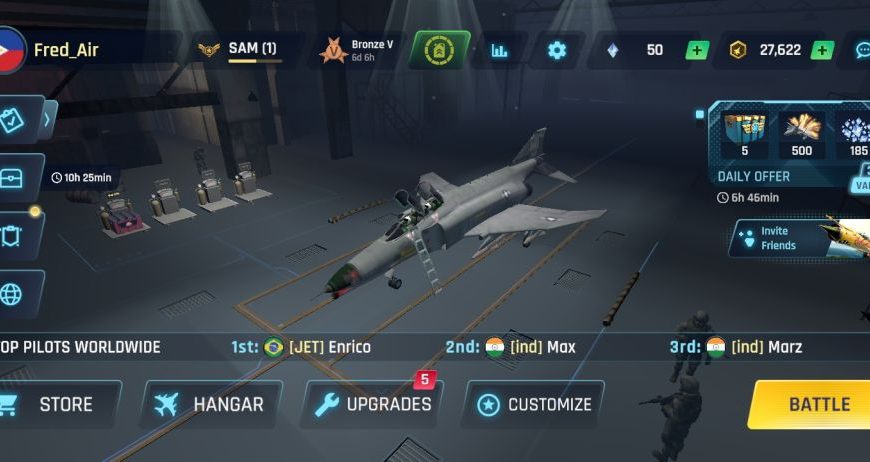The width and height of the screenshot is (870, 462).
Task: Select the Customize button
Action: point(534,405)
